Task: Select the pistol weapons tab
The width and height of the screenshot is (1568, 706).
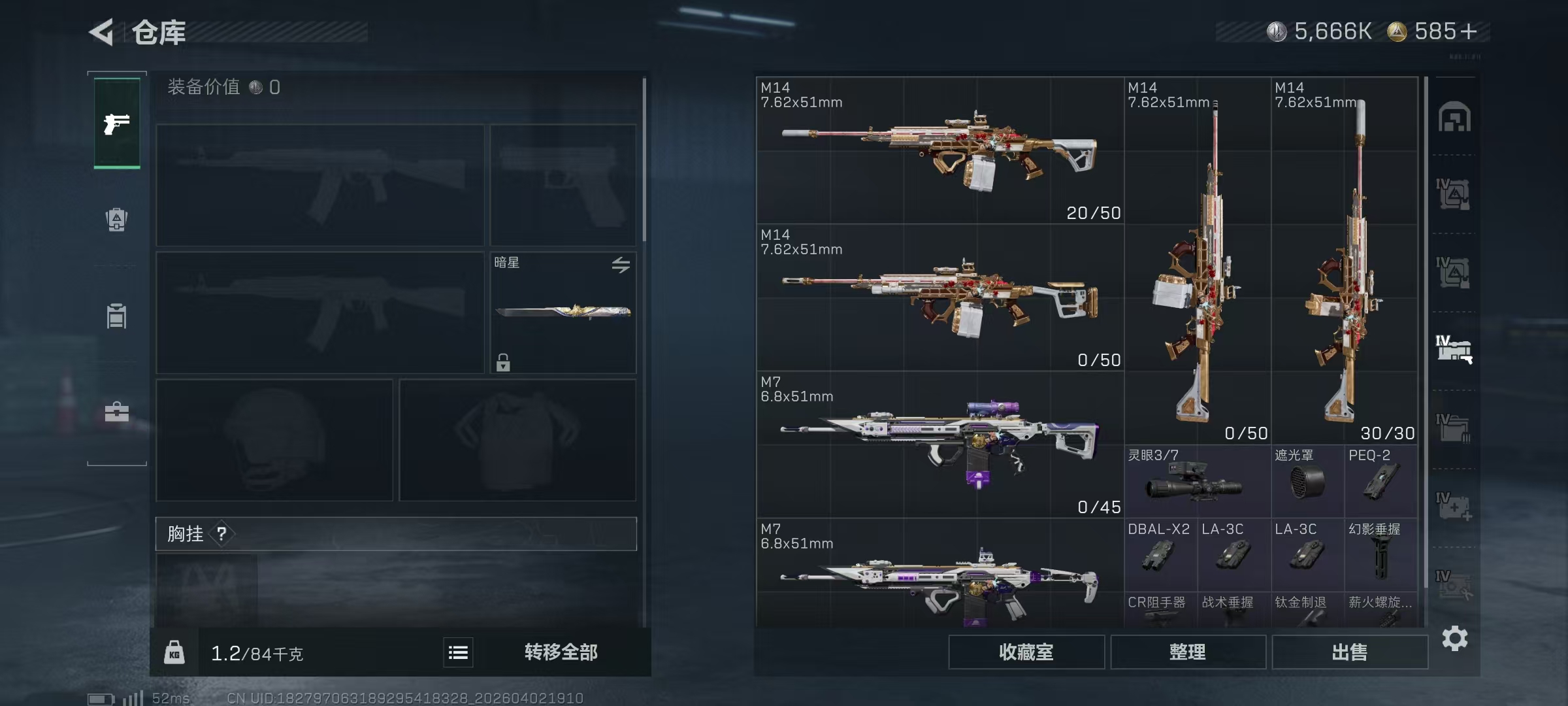Action: coord(117,124)
